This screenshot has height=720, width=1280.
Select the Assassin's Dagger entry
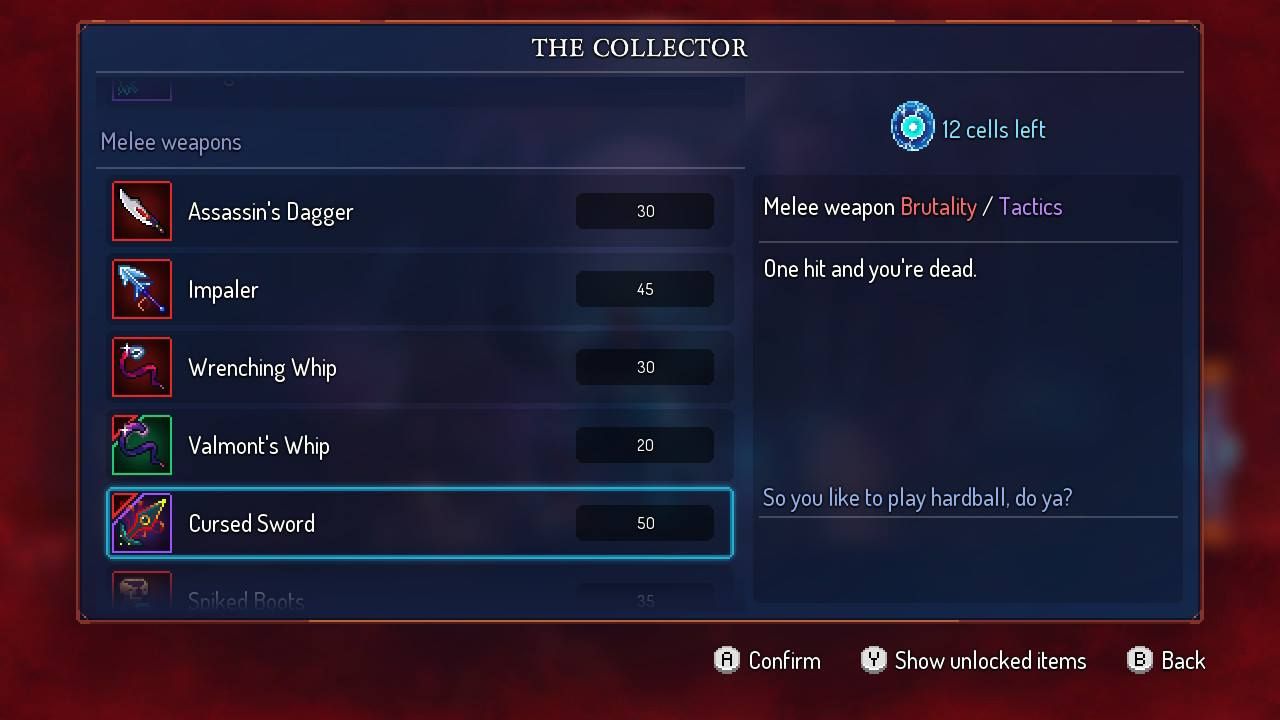click(420, 211)
